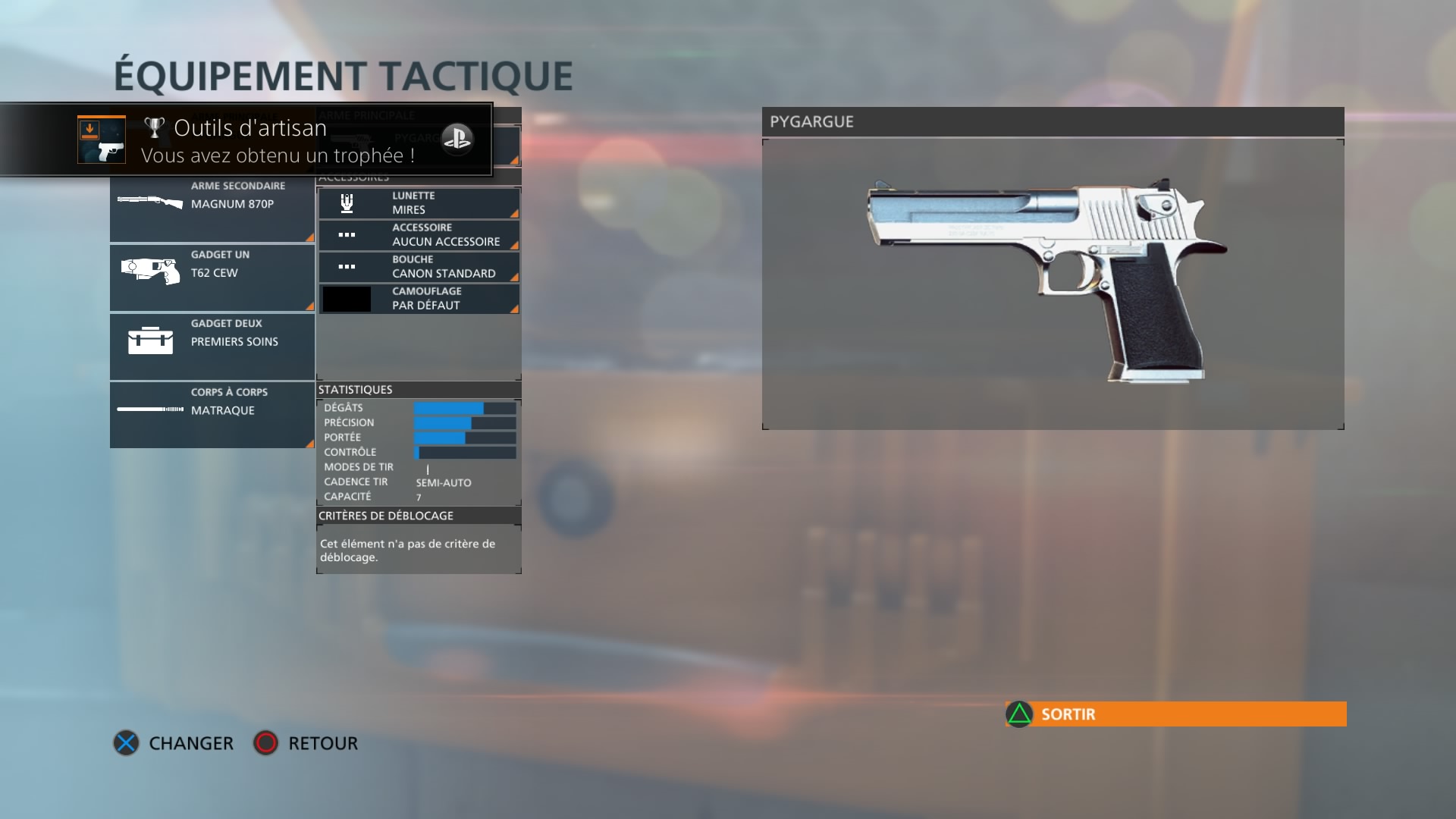
Task: Click the Changer option
Action: pos(174,743)
